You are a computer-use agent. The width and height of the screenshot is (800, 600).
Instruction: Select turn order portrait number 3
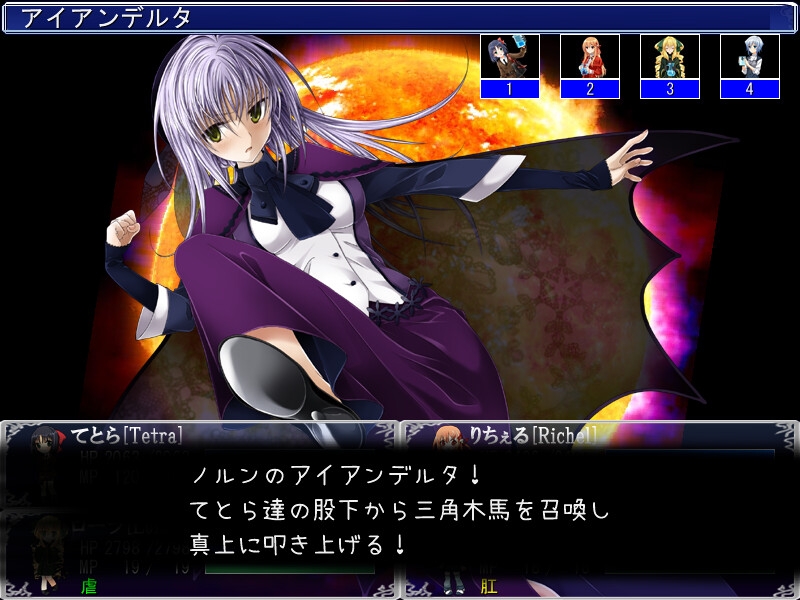click(x=669, y=66)
